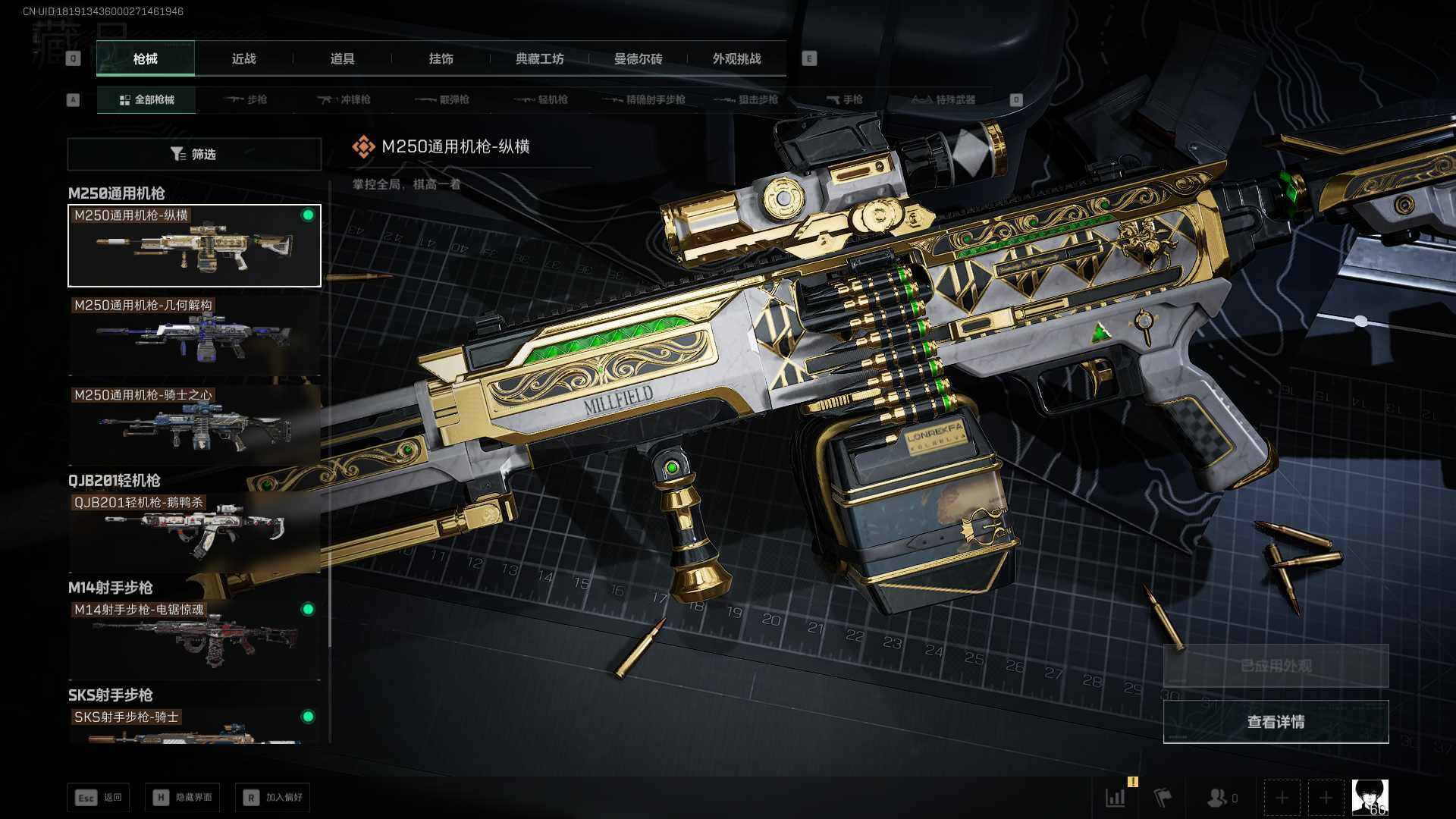1456x819 pixels.
Task: Open the player avatar profile
Action: point(1370,797)
